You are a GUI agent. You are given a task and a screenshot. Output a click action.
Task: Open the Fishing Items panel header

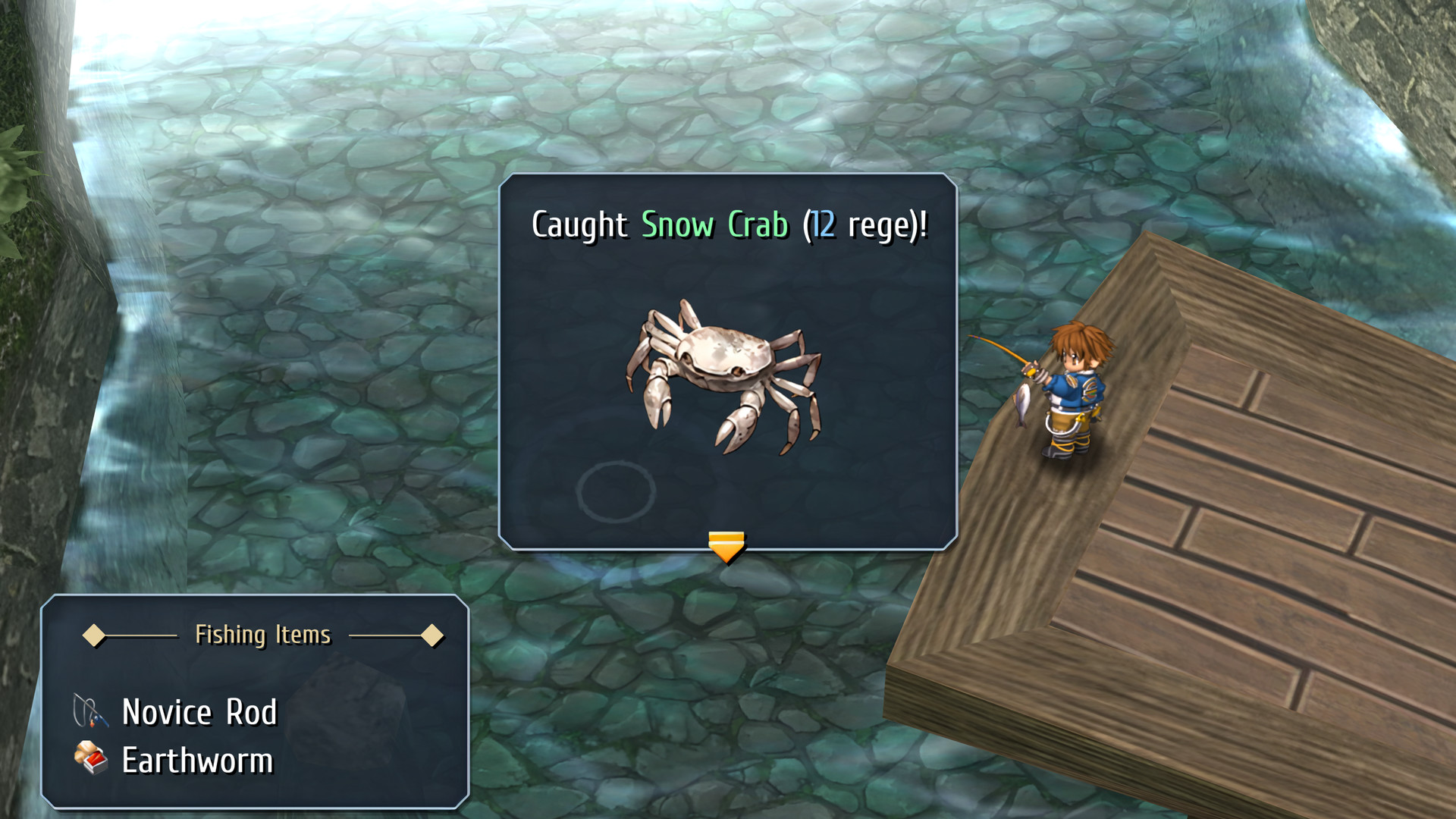(262, 636)
